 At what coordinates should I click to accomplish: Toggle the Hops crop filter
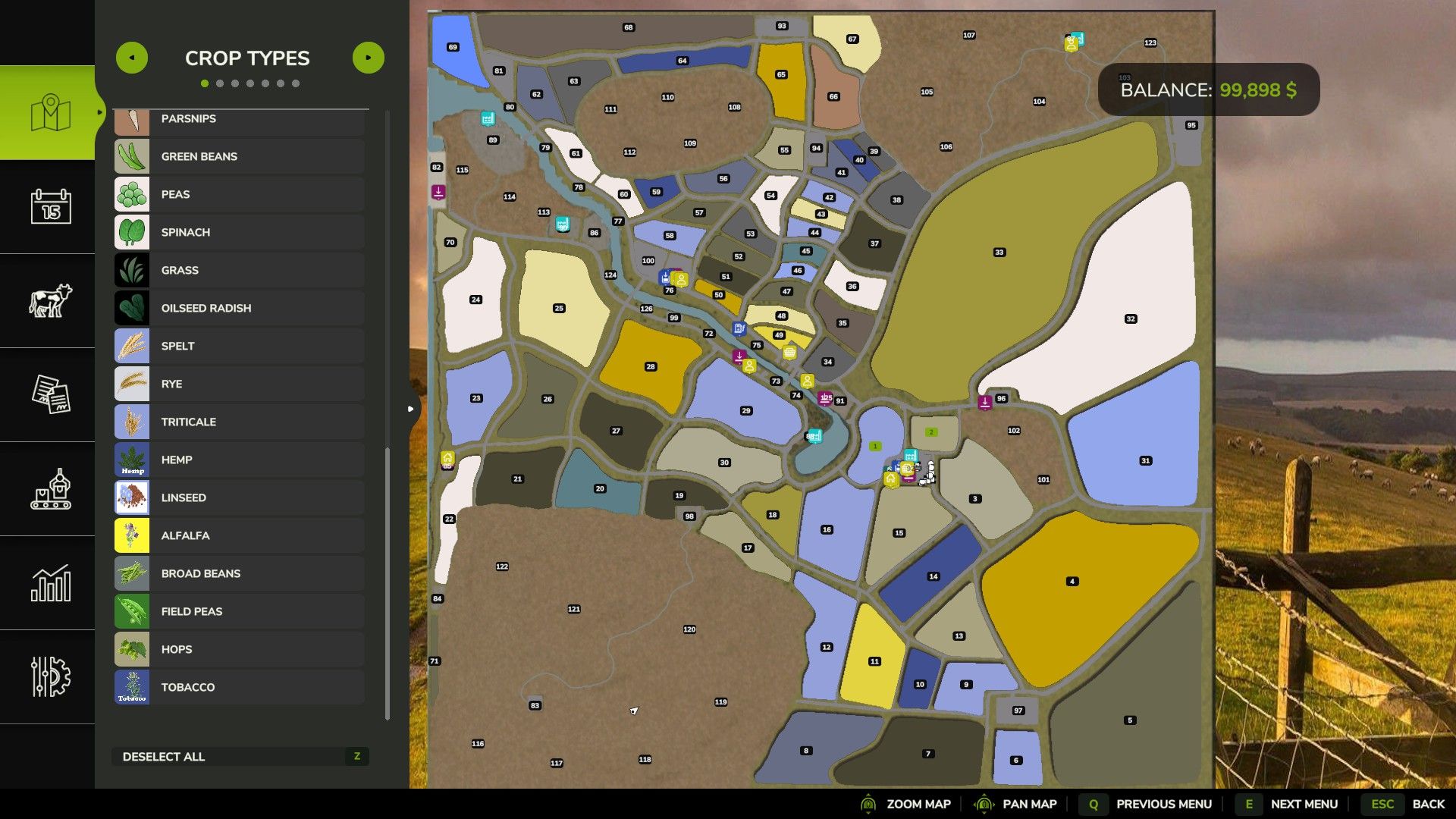tap(240, 649)
